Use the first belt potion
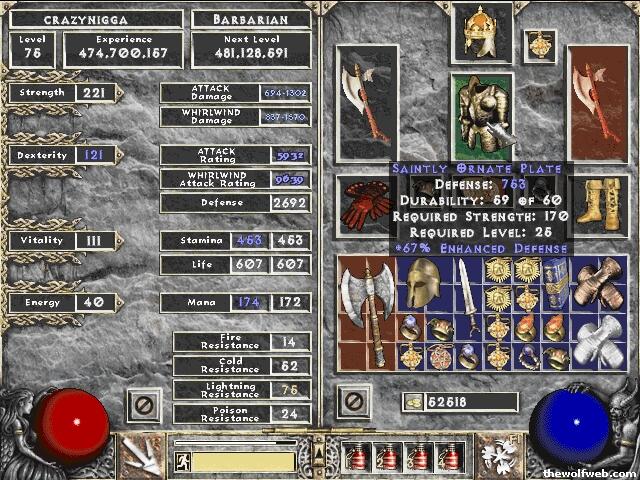This screenshot has width=640, height=480. pyautogui.click(x=355, y=457)
